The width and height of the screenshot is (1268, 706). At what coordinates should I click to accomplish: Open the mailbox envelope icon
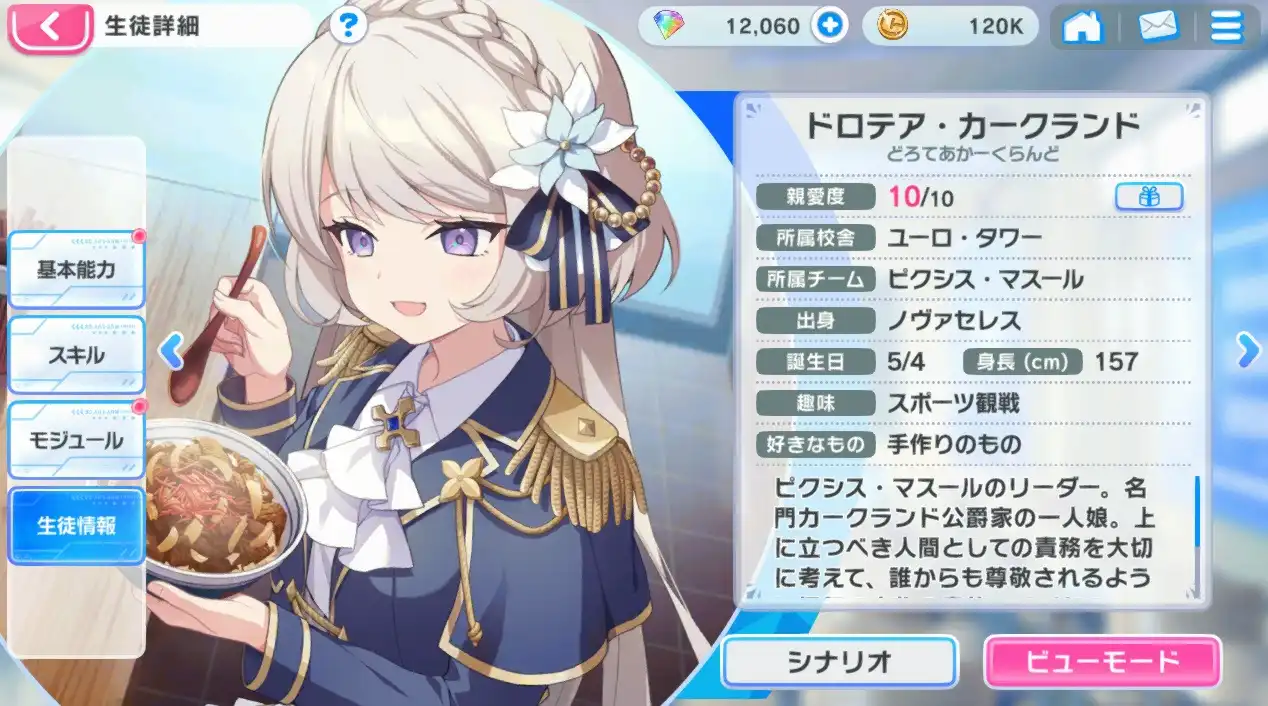coord(1158,27)
